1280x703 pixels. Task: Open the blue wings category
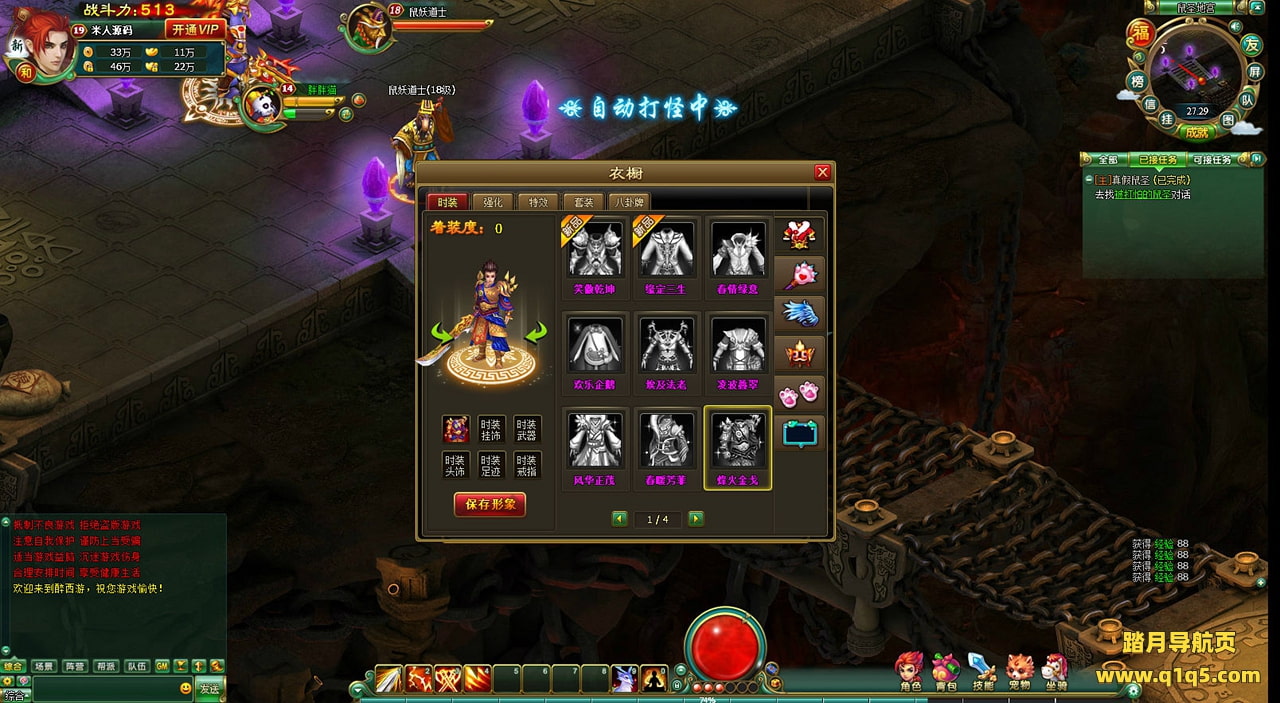point(800,313)
